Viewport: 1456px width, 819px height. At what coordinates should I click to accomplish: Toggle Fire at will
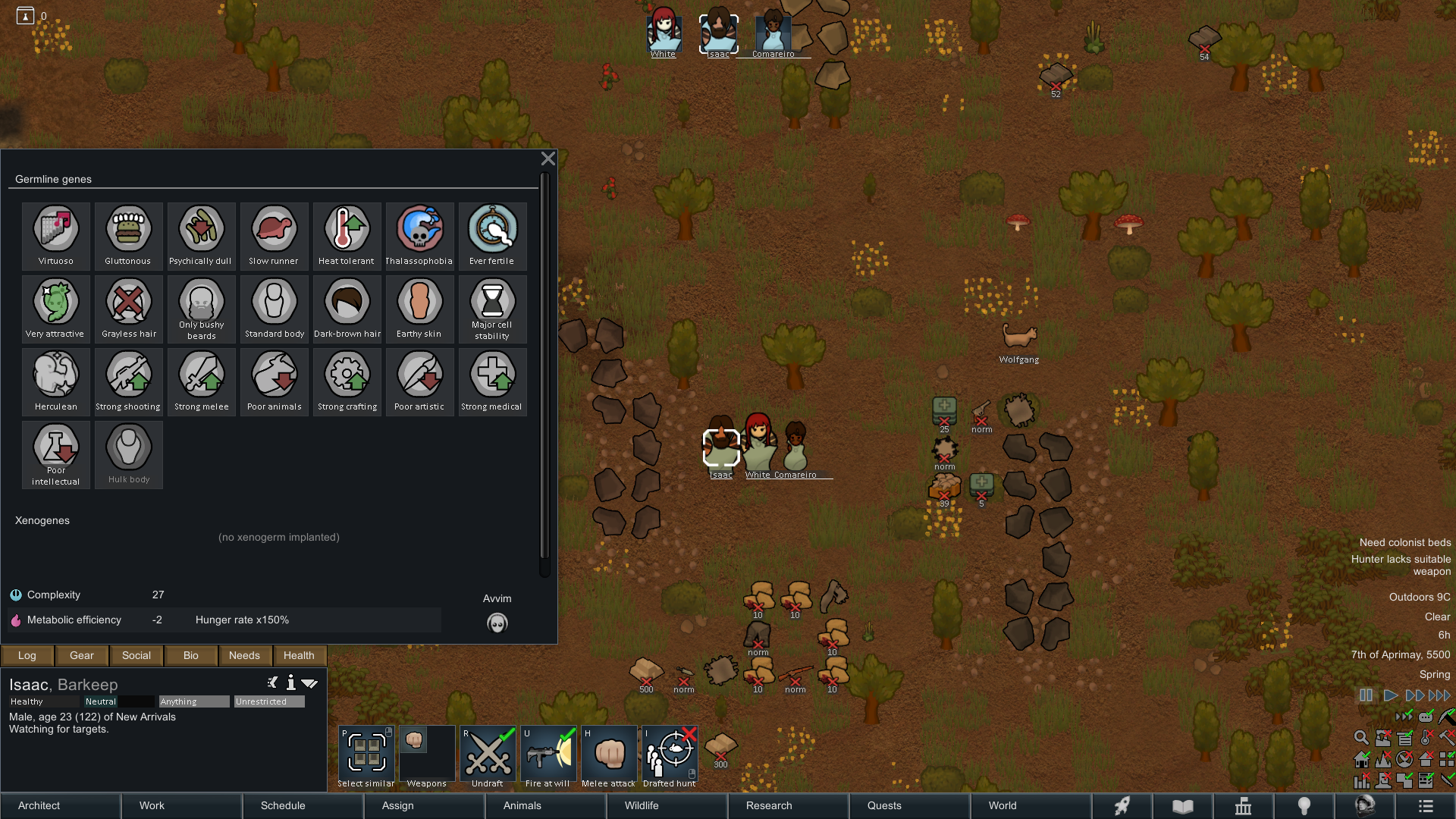tap(548, 757)
